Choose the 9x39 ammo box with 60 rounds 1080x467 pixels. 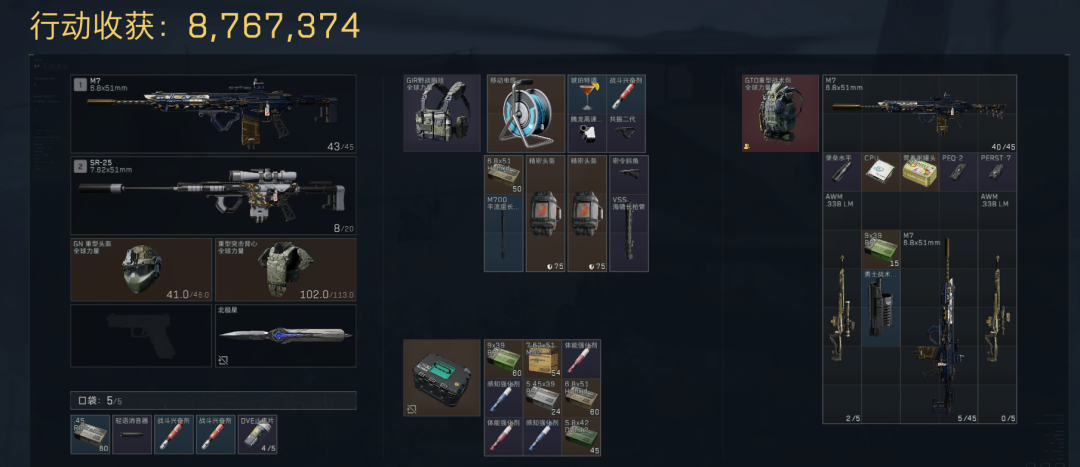tap(504, 357)
